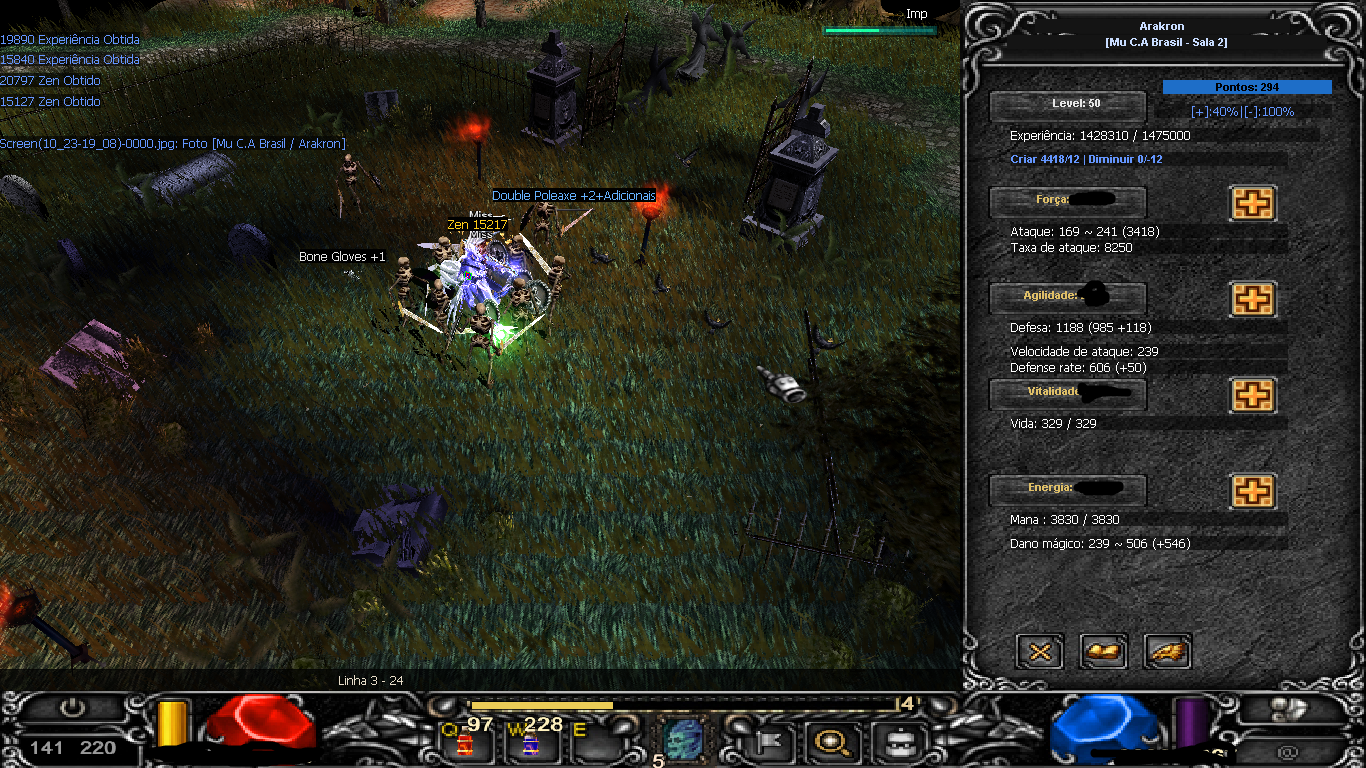The image size is (1366, 768).
Task: Close the character stats panel
Action: 1040,652
